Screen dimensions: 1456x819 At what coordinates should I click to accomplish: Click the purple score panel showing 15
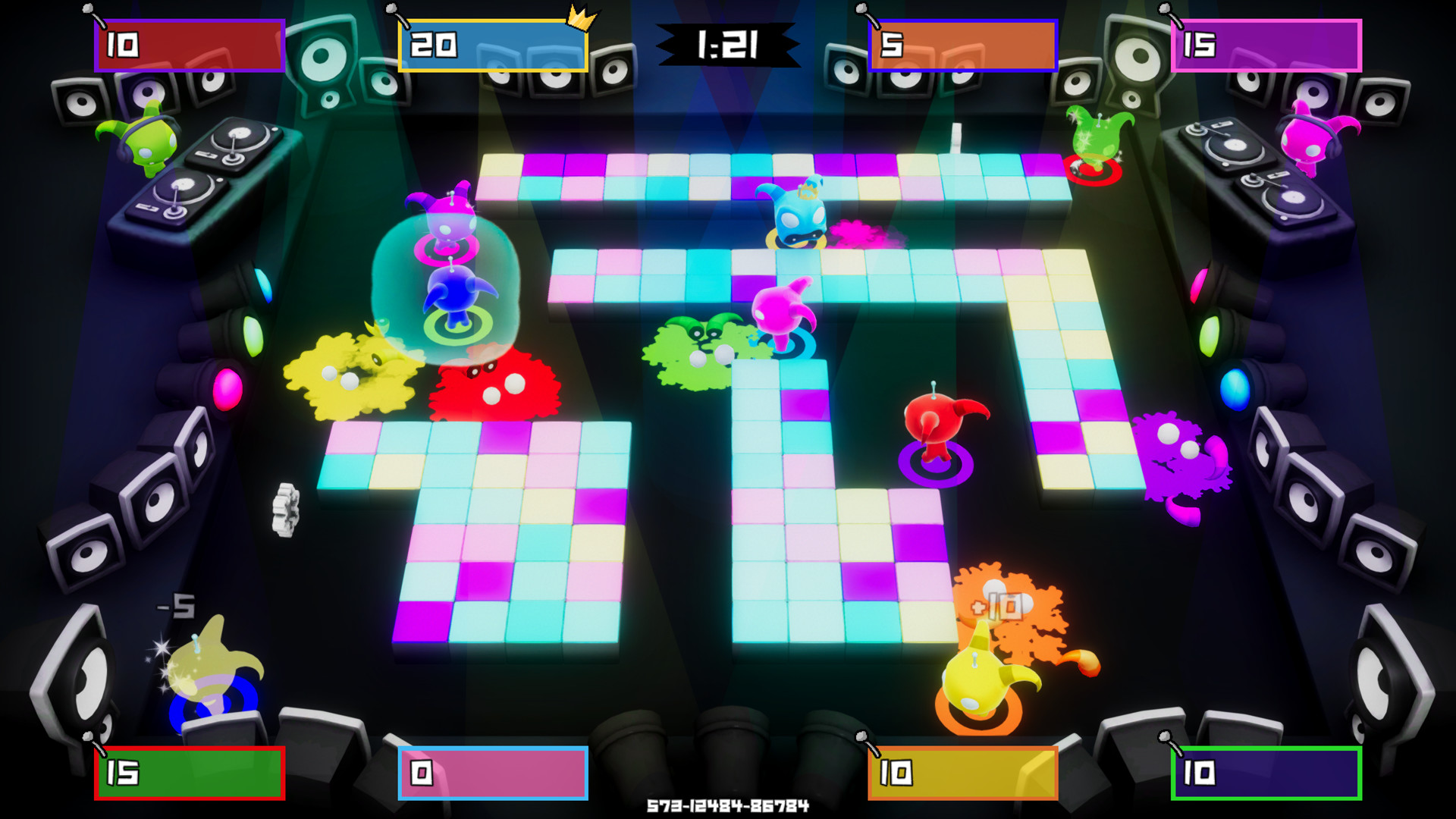[1266, 45]
